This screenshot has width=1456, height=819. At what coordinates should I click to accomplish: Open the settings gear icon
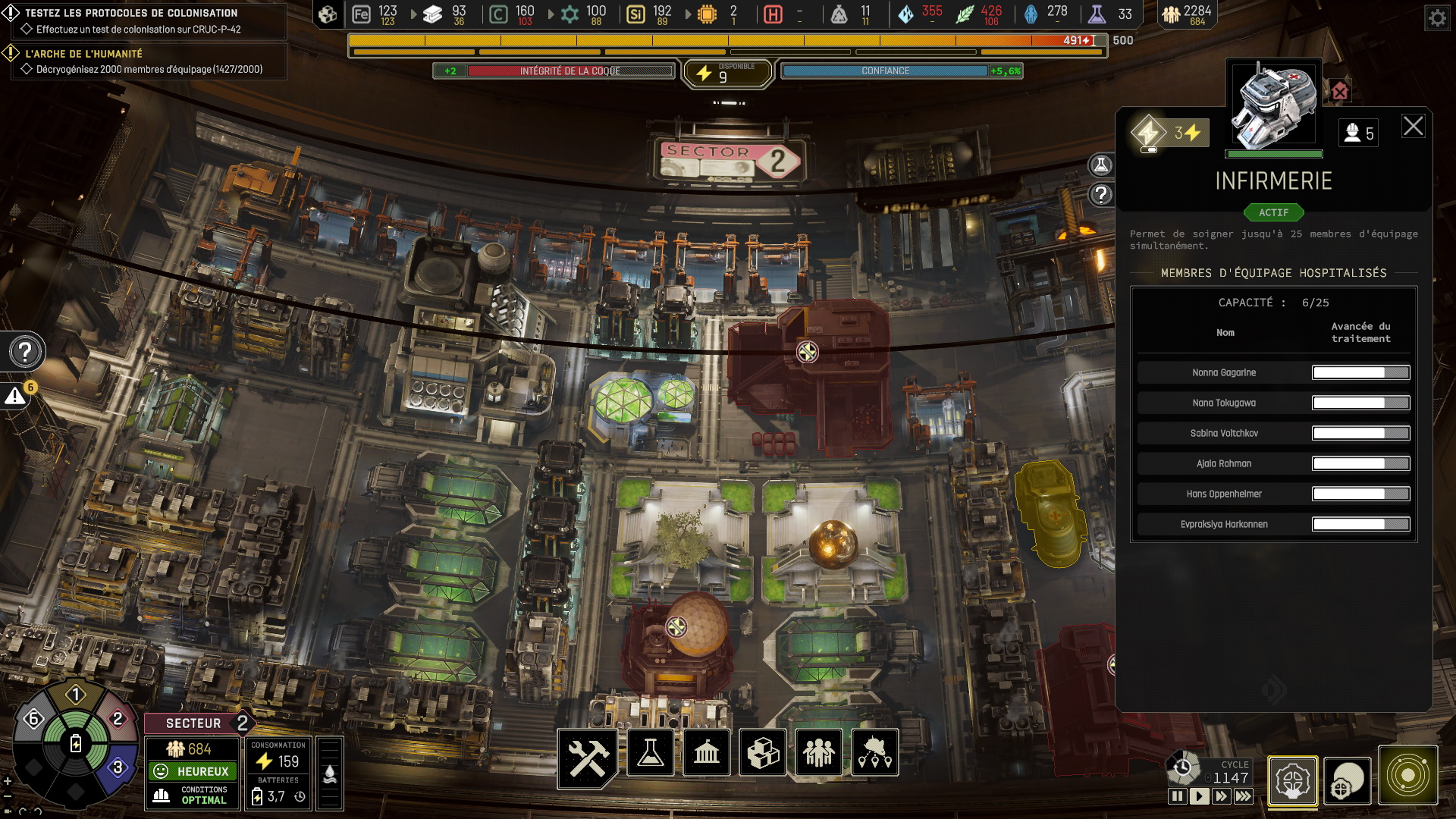[1437, 17]
